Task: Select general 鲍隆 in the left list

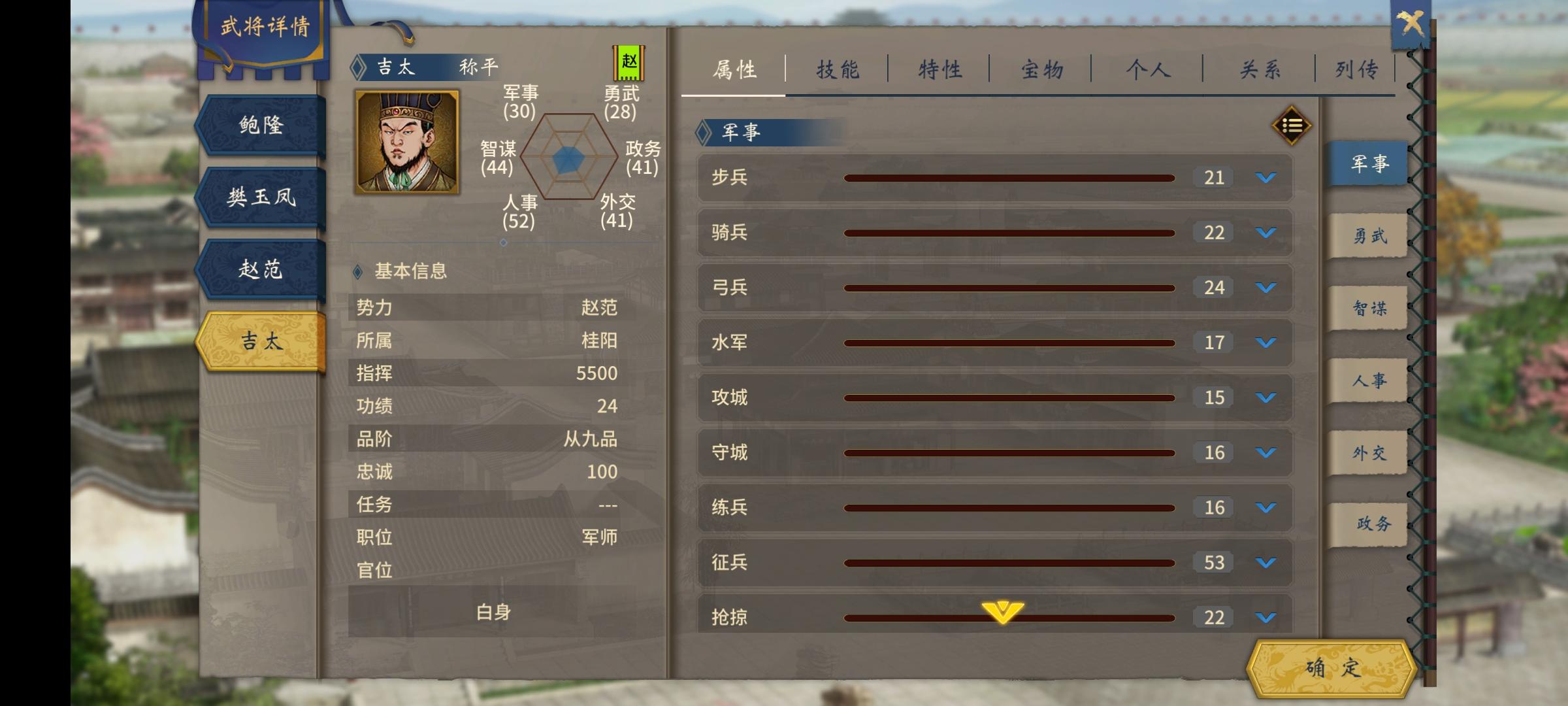Action: [x=260, y=126]
